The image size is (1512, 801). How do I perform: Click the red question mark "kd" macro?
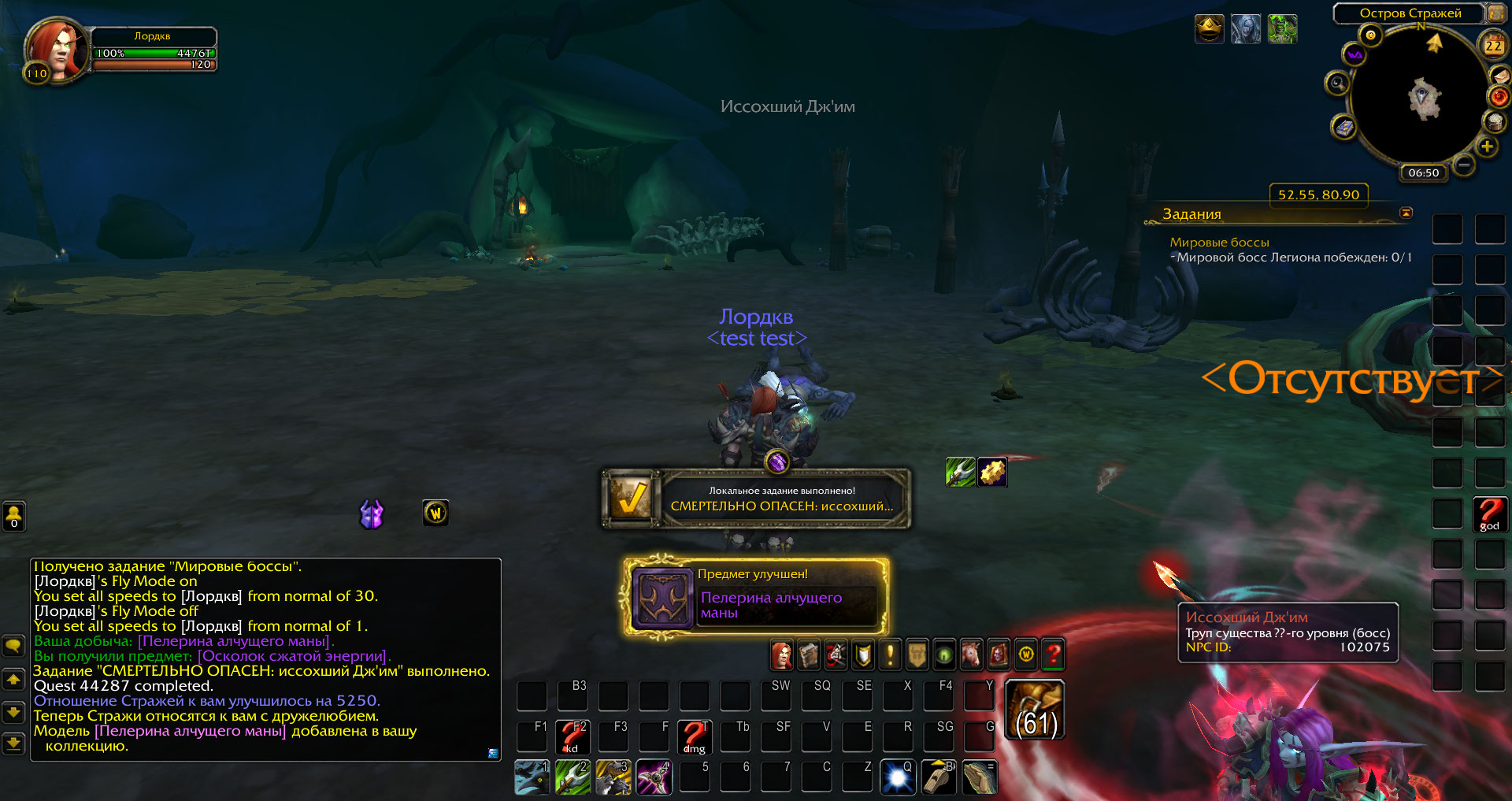(x=573, y=737)
